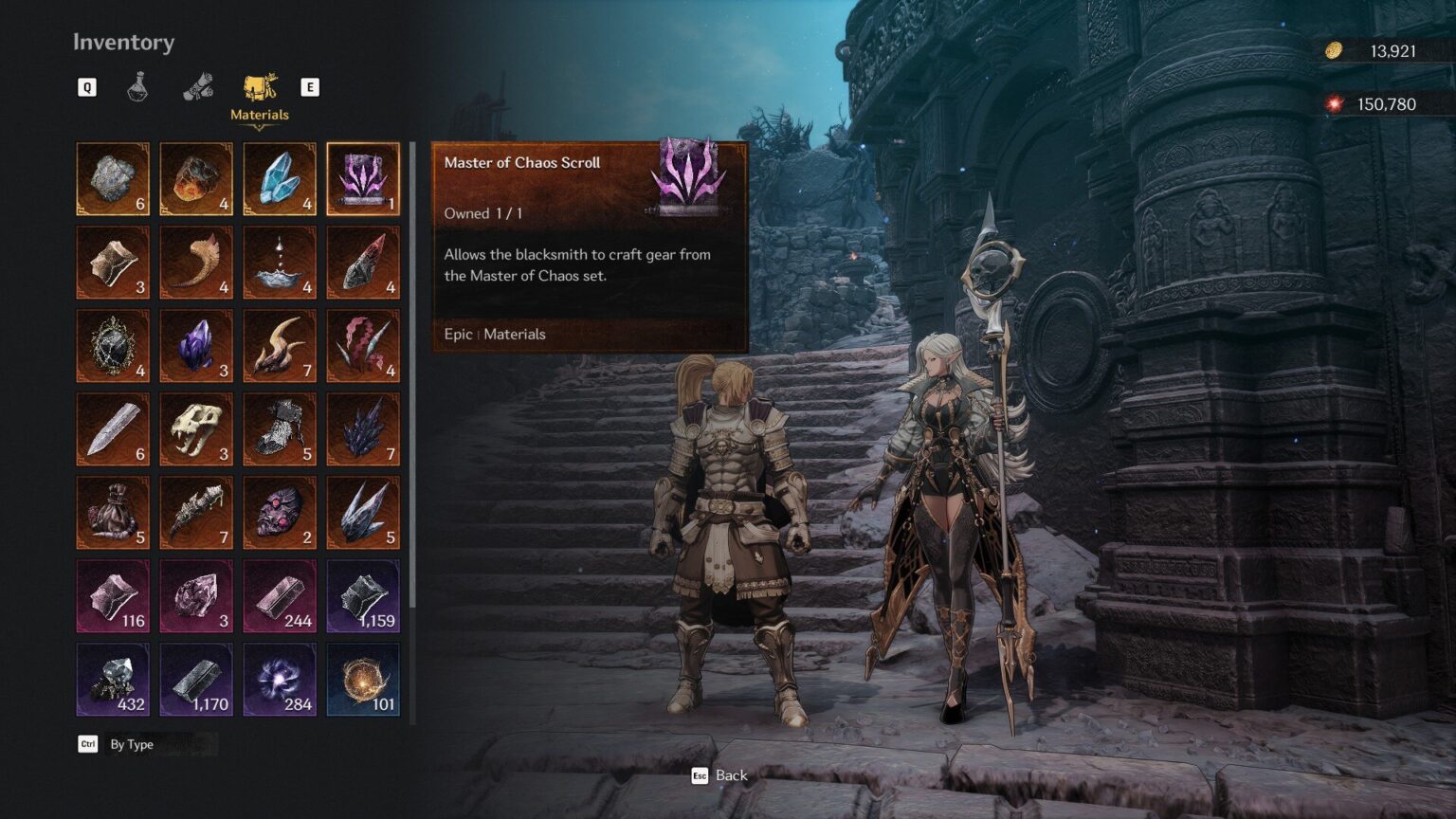The width and height of the screenshot is (1456, 819).
Task: Select the swirling purple essence material
Action: click(x=280, y=678)
